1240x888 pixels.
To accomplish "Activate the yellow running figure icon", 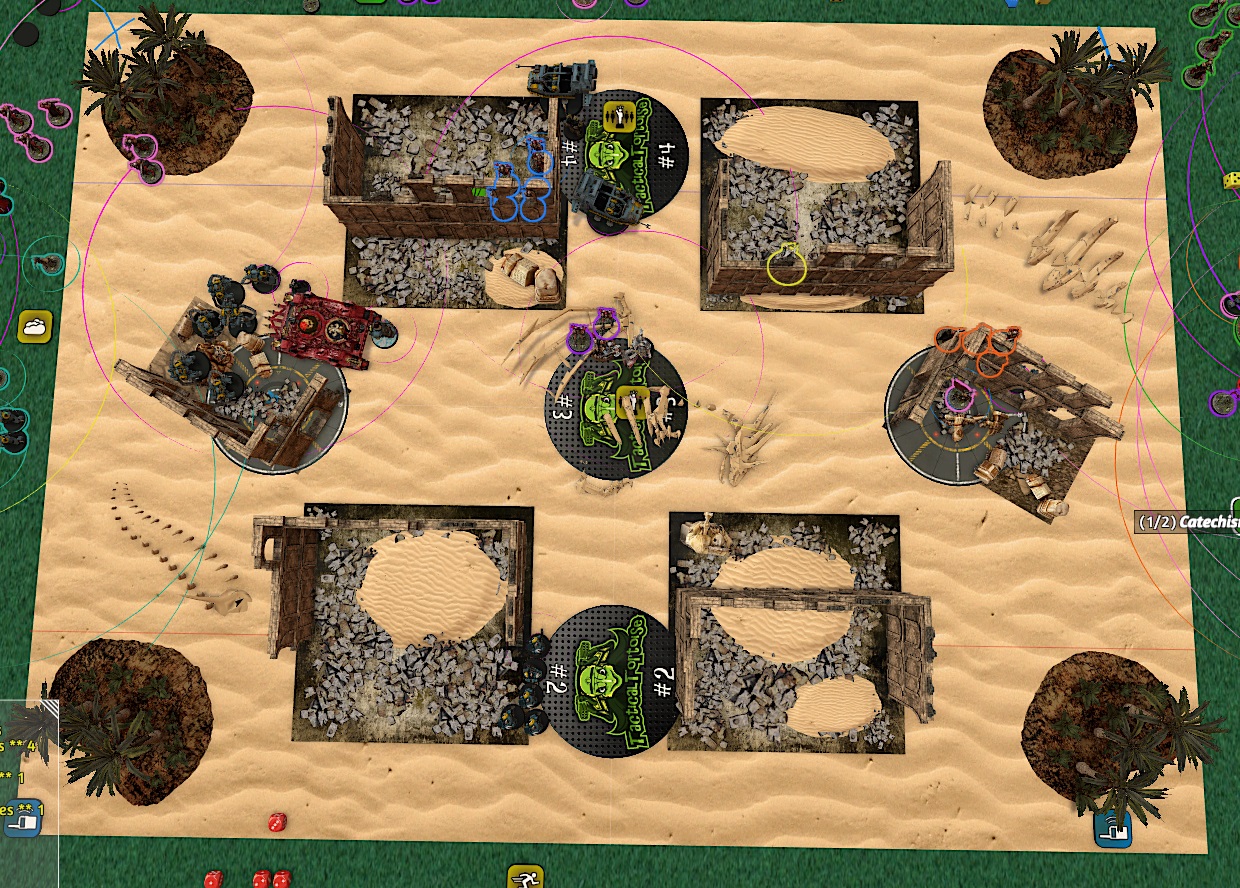I will (x=525, y=879).
